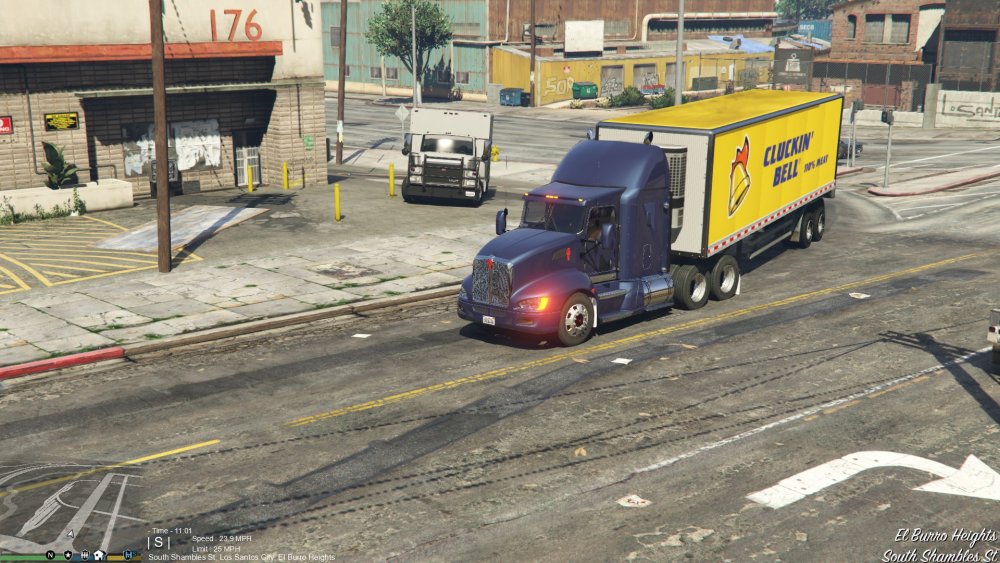Select the blue H blip on minimap
1000x563 pixels.
tap(127, 554)
